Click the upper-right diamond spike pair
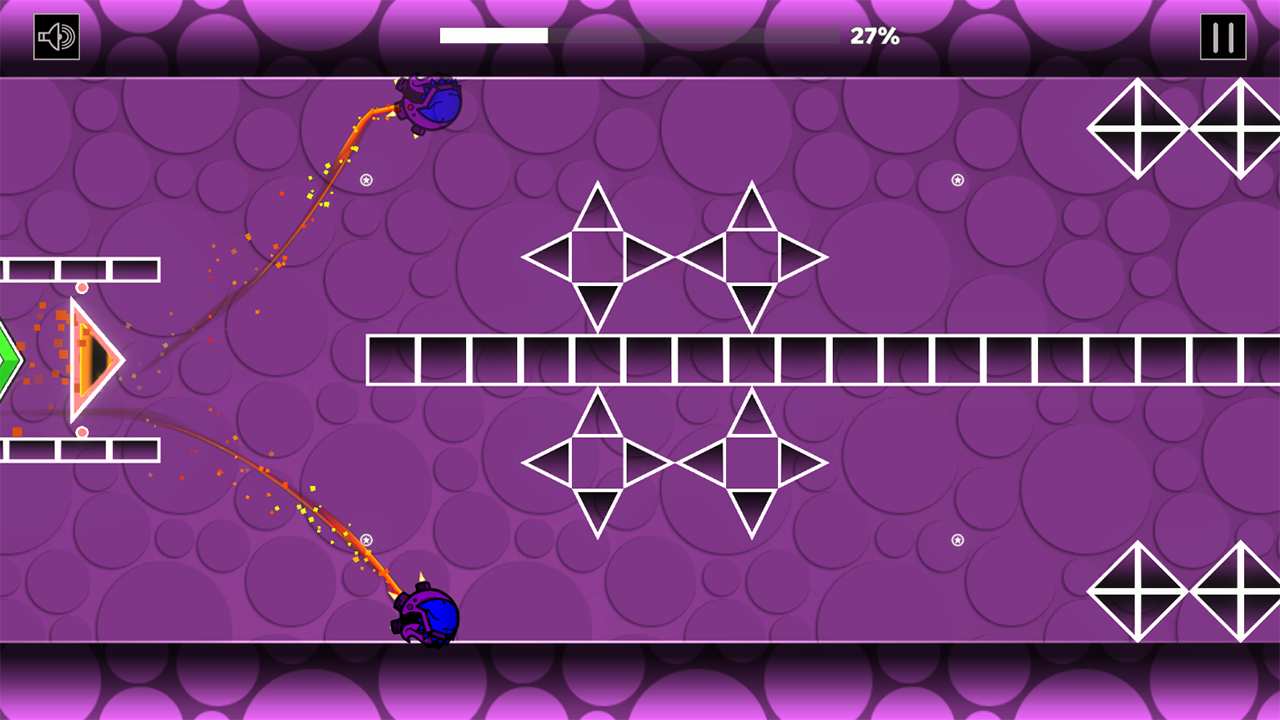The image size is (1280, 720). 1185,128
